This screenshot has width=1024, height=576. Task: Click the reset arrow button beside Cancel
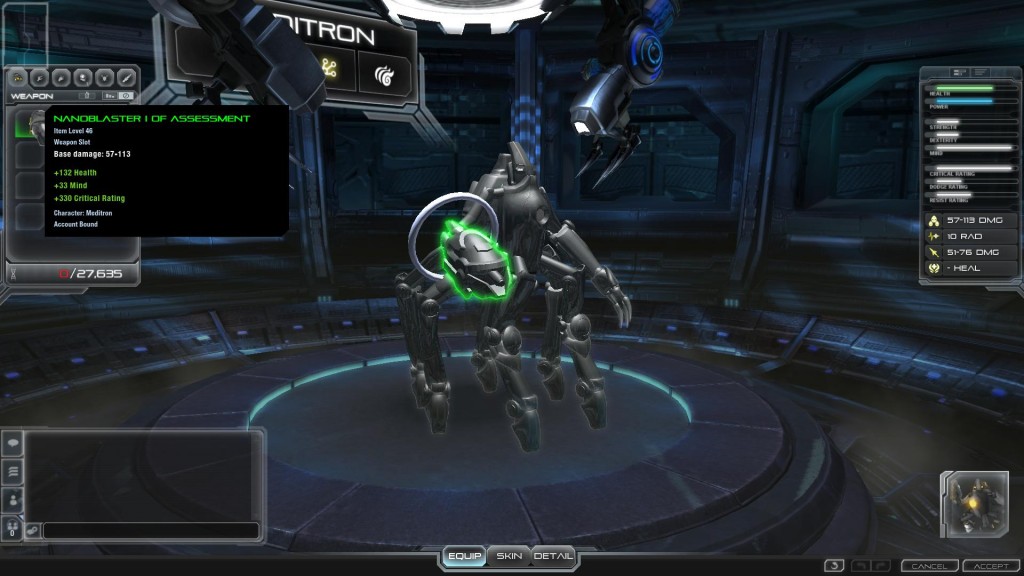(835, 566)
